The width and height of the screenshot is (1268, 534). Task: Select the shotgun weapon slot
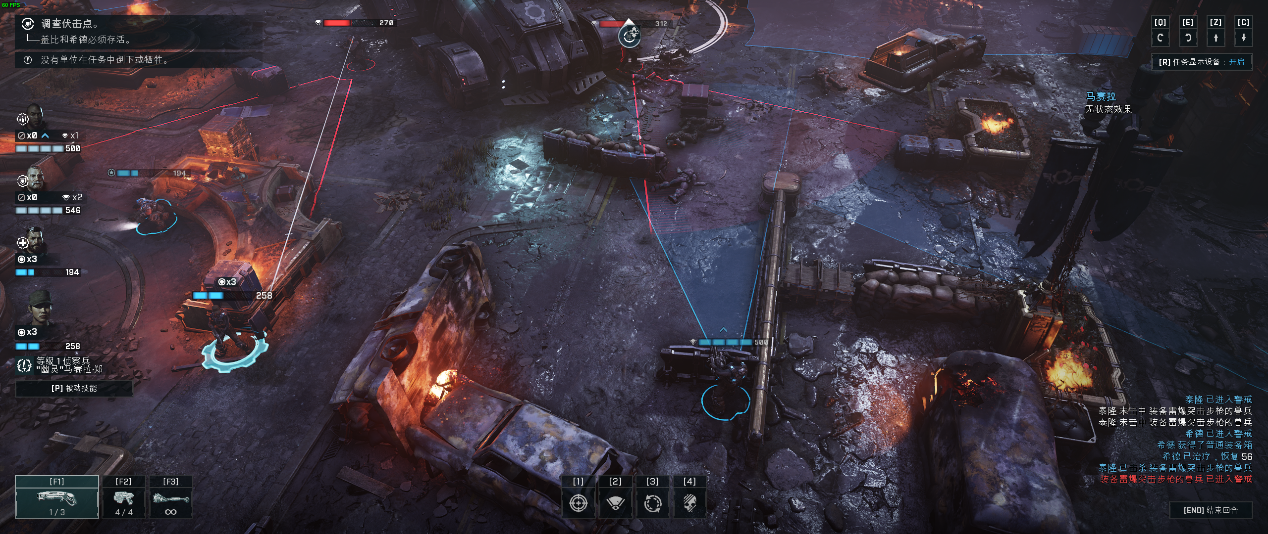57,497
